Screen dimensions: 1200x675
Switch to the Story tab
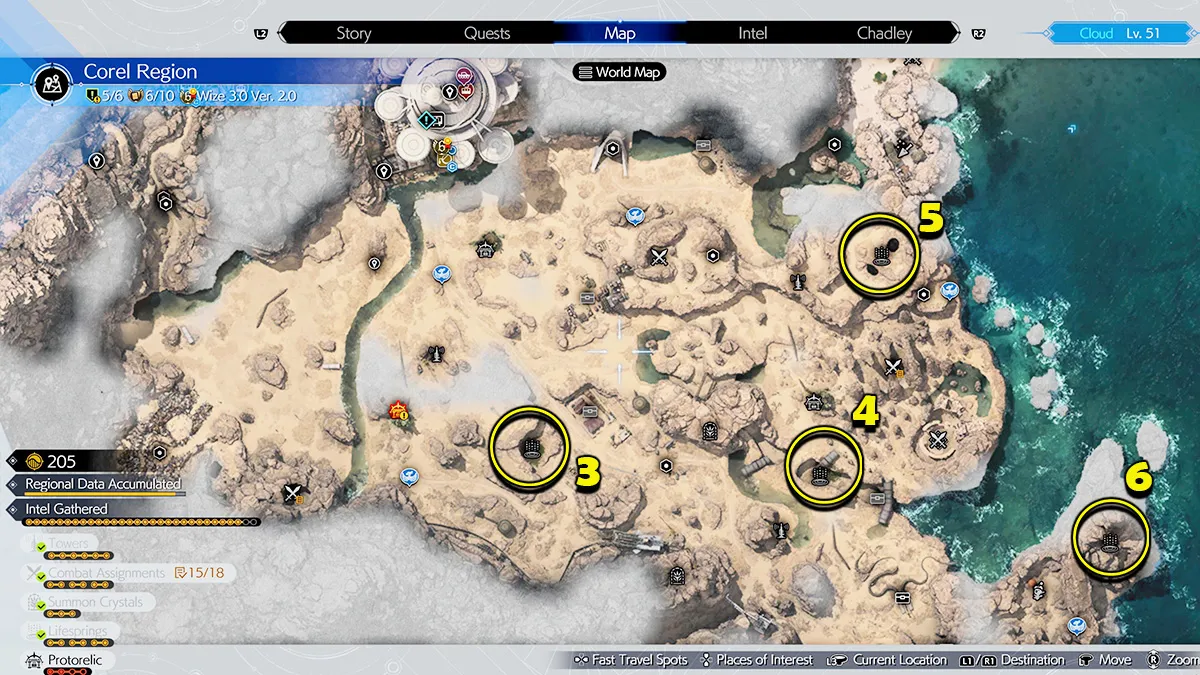[353, 33]
